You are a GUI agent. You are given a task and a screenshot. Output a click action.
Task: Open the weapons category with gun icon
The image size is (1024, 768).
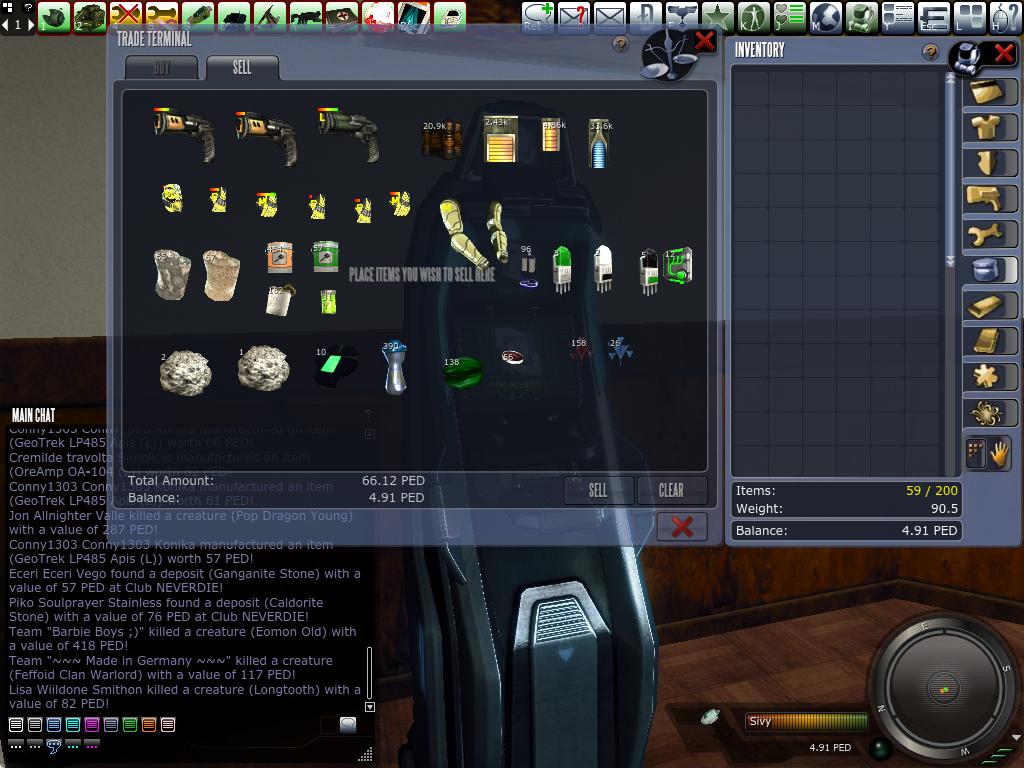[989, 198]
